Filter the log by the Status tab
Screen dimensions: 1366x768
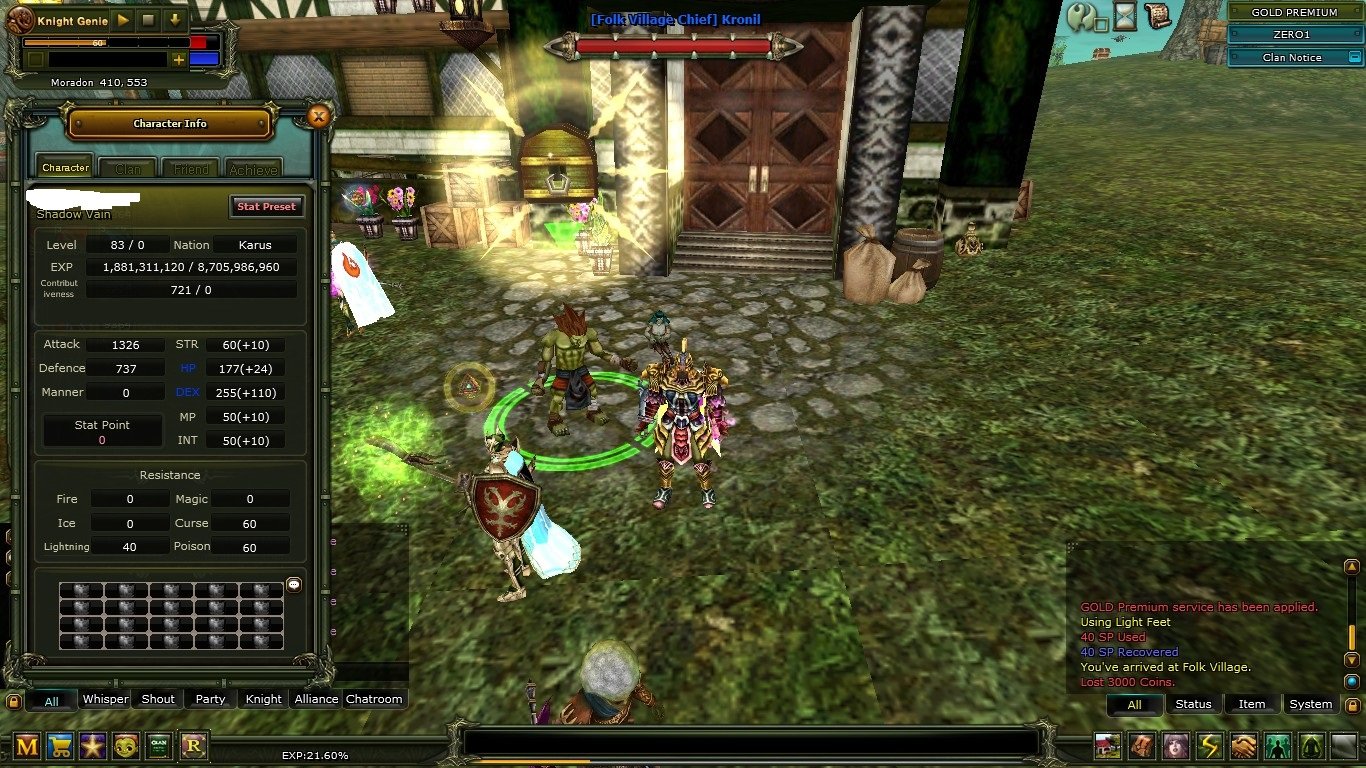pos(1193,704)
